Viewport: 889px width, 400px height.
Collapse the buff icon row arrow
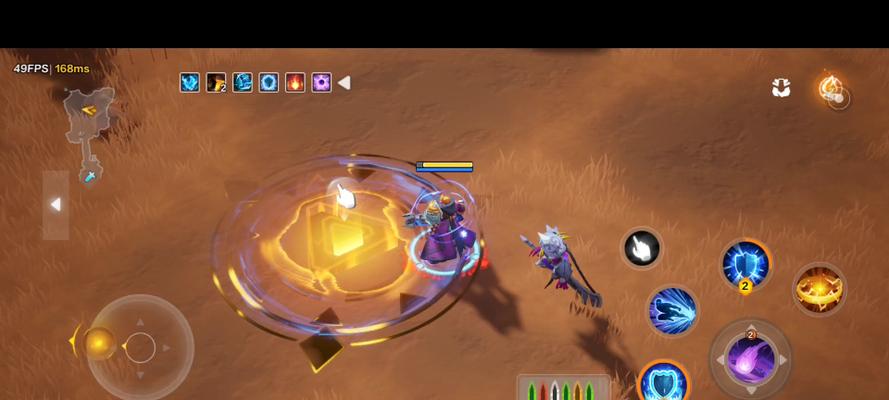(344, 83)
